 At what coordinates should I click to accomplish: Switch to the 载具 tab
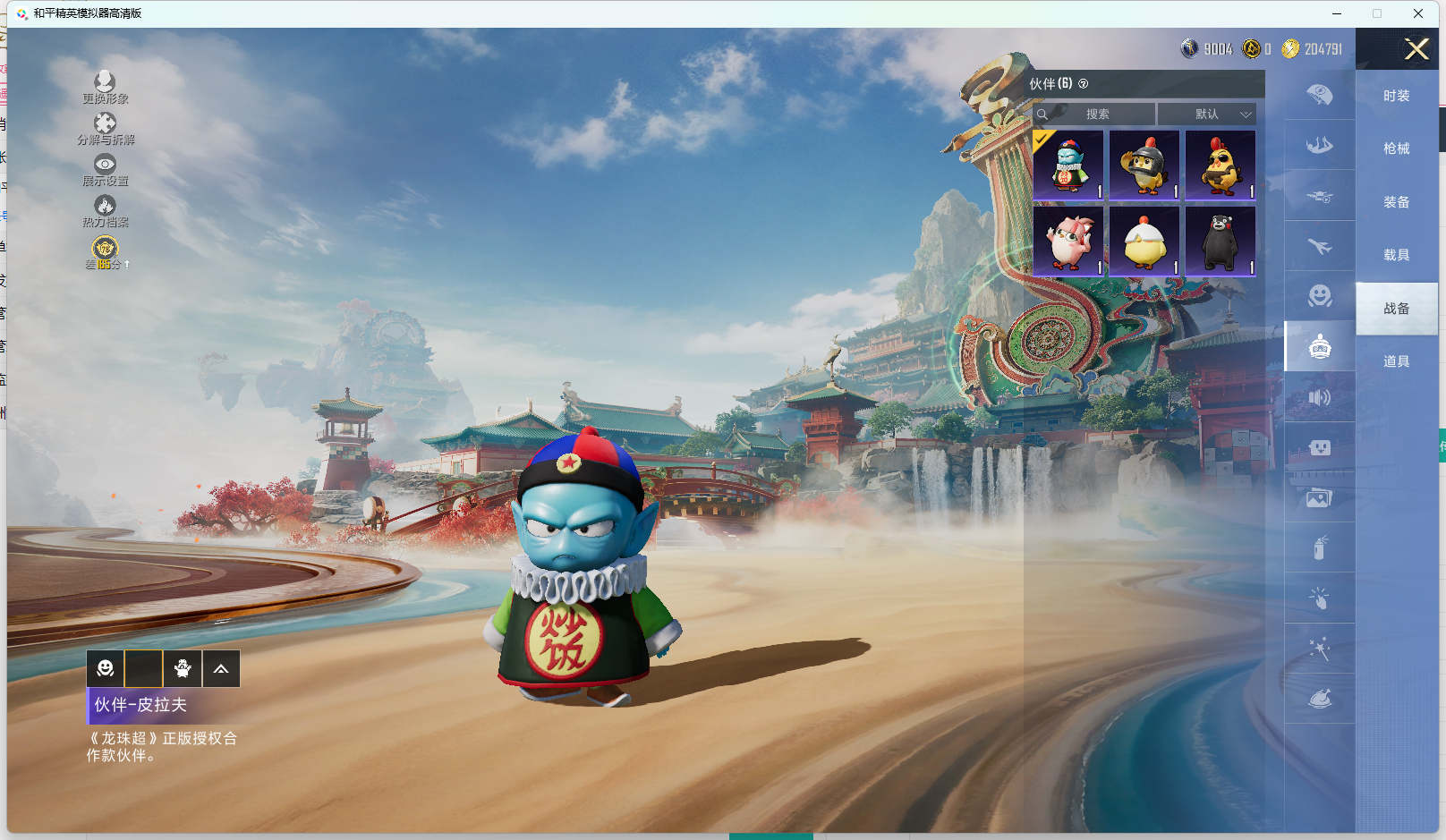[x=1396, y=255]
